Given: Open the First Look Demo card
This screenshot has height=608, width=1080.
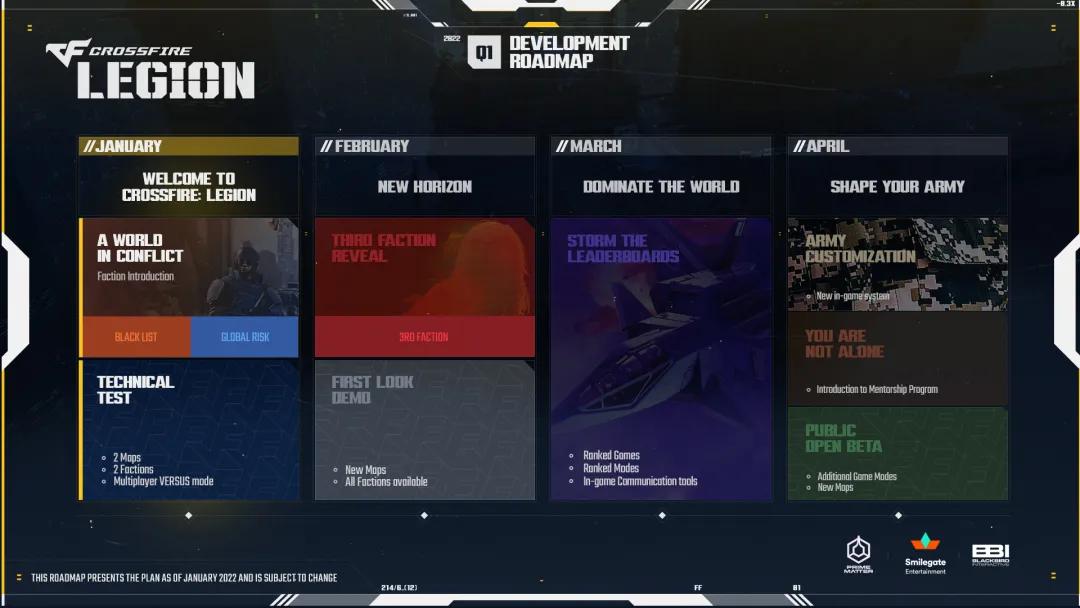Looking at the screenshot, I should point(425,430).
